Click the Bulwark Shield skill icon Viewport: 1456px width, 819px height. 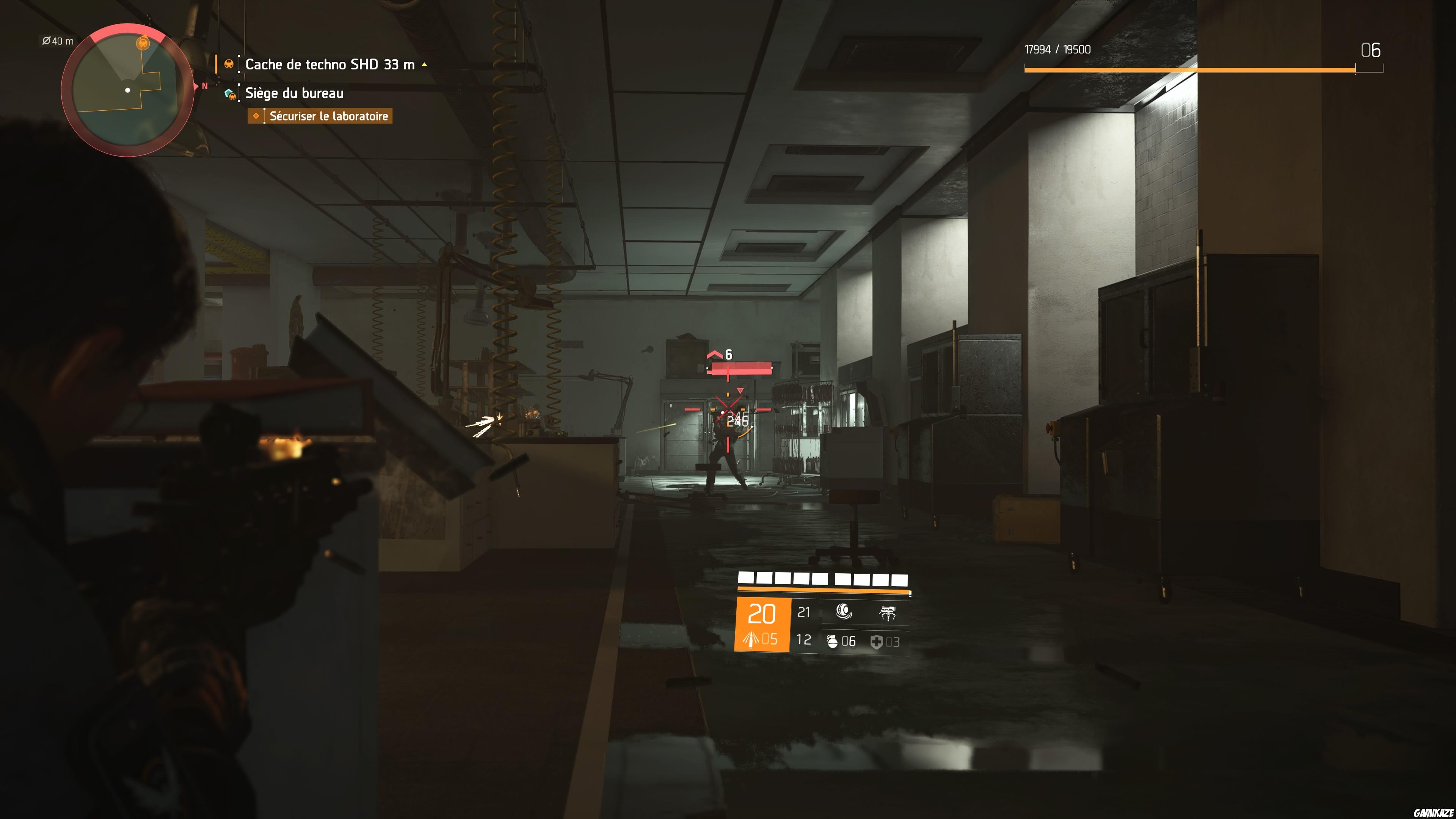point(844,612)
